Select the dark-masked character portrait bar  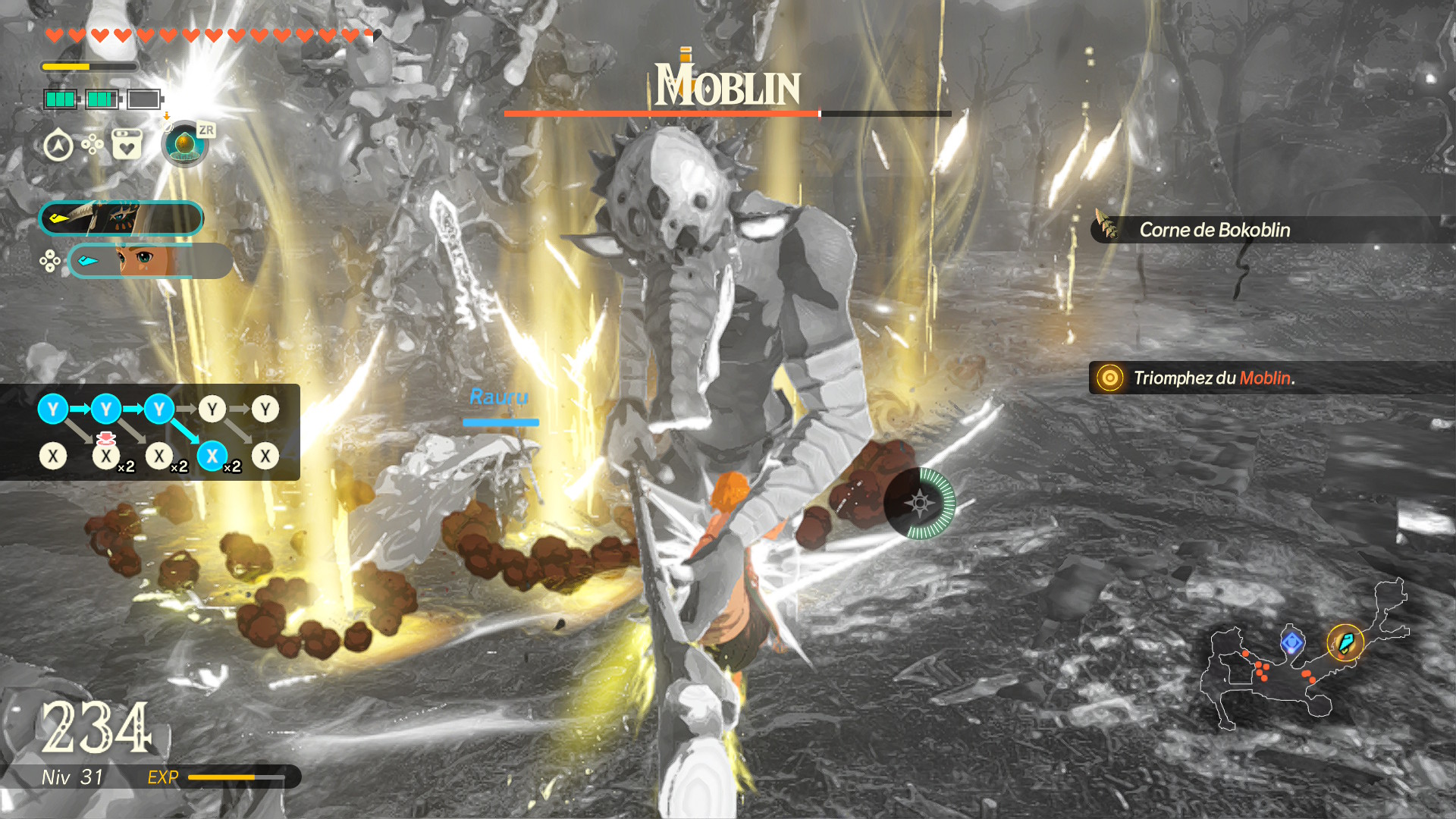[x=121, y=218]
